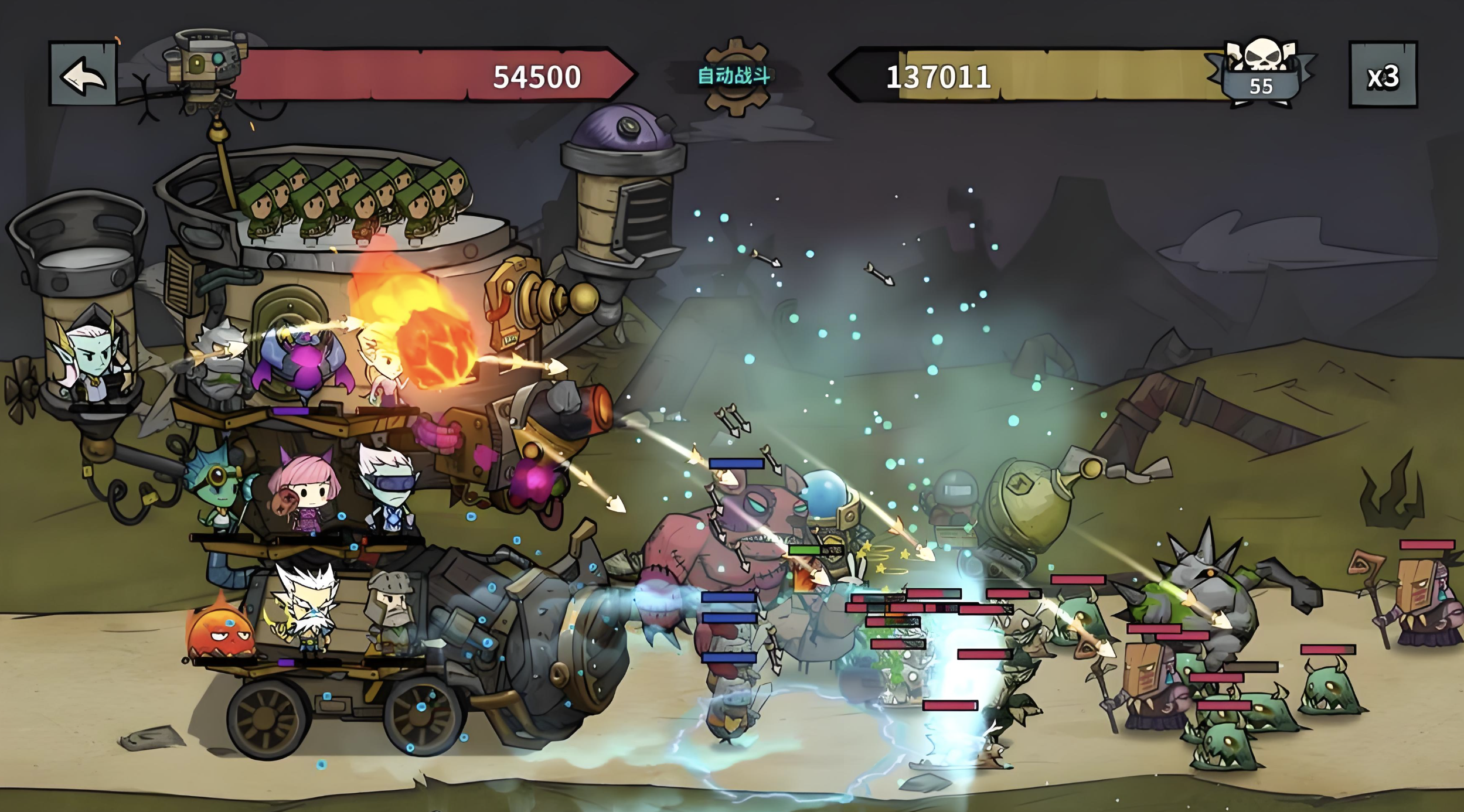Click the back arrow button
Screen dimensions: 1464x812
(83, 74)
